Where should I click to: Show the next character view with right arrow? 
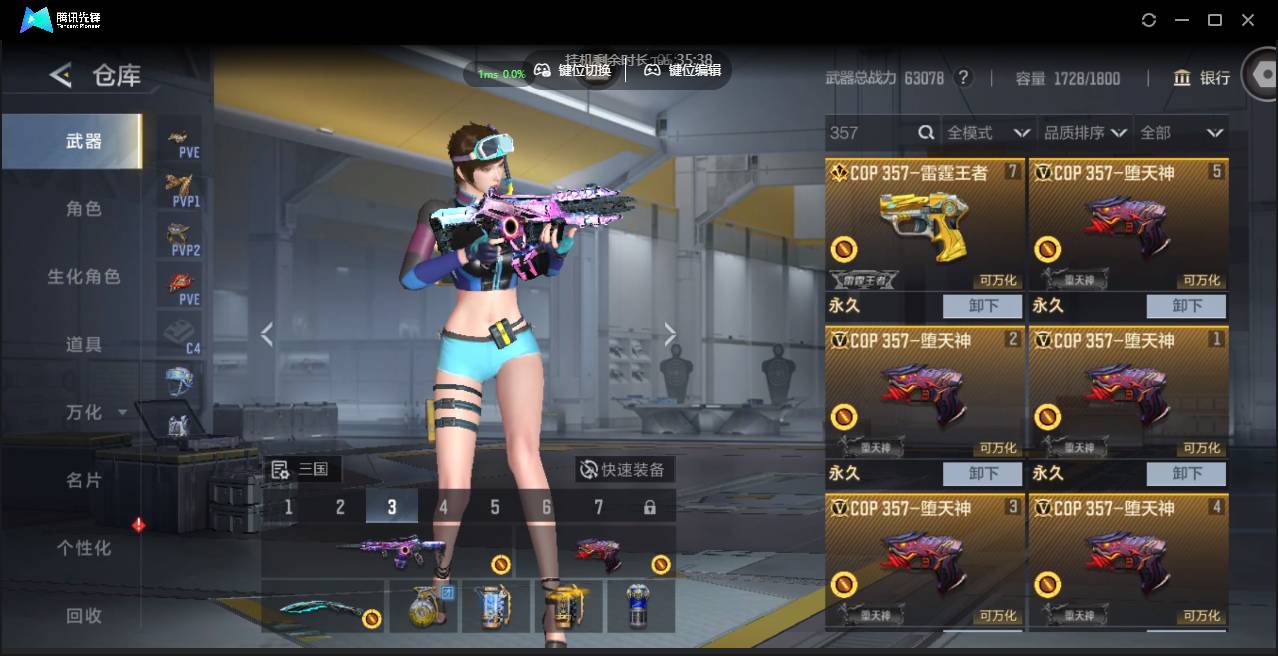click(x=670, y=335)
